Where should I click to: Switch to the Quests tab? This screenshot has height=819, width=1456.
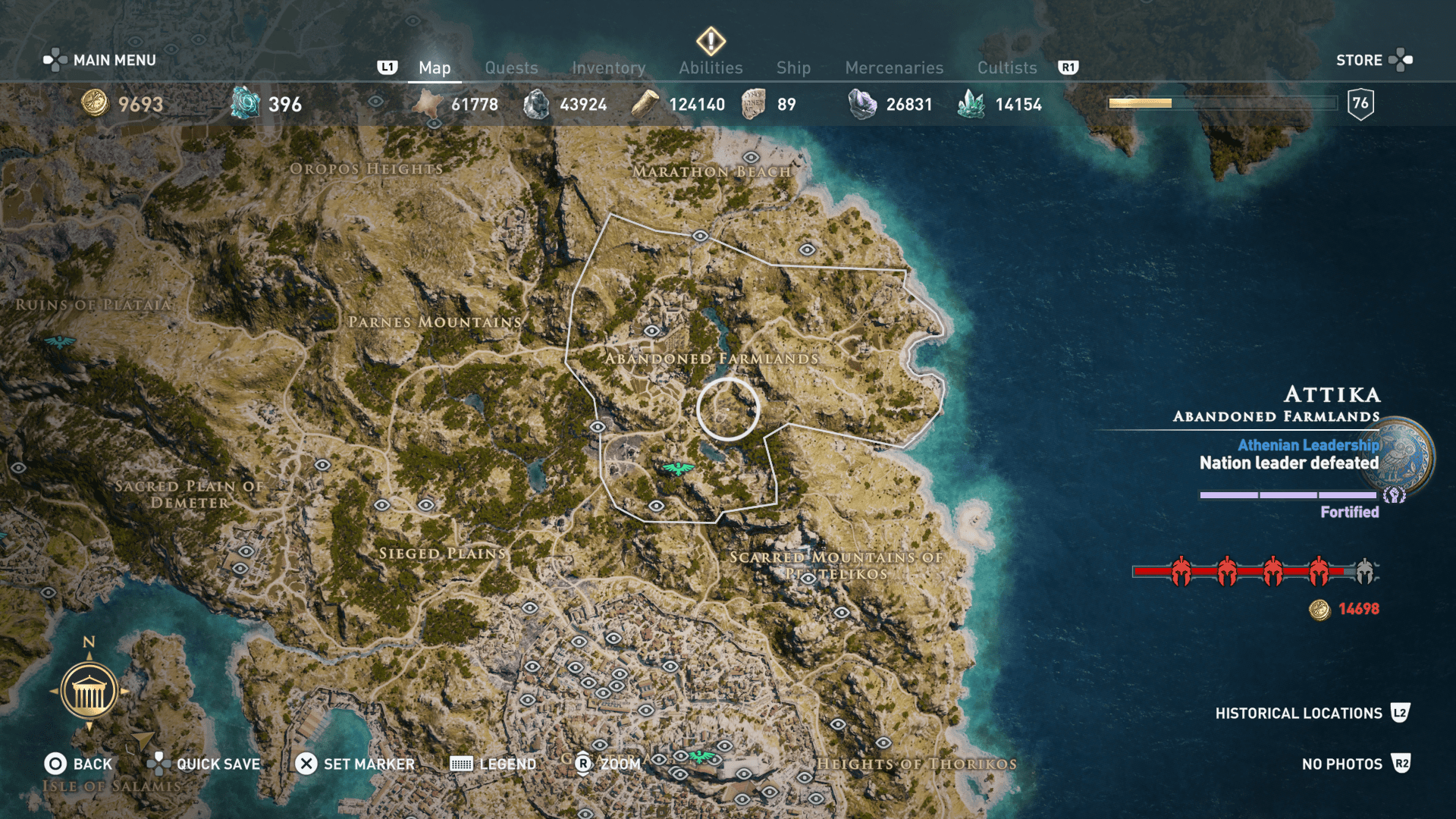click(x=511, y=67)
